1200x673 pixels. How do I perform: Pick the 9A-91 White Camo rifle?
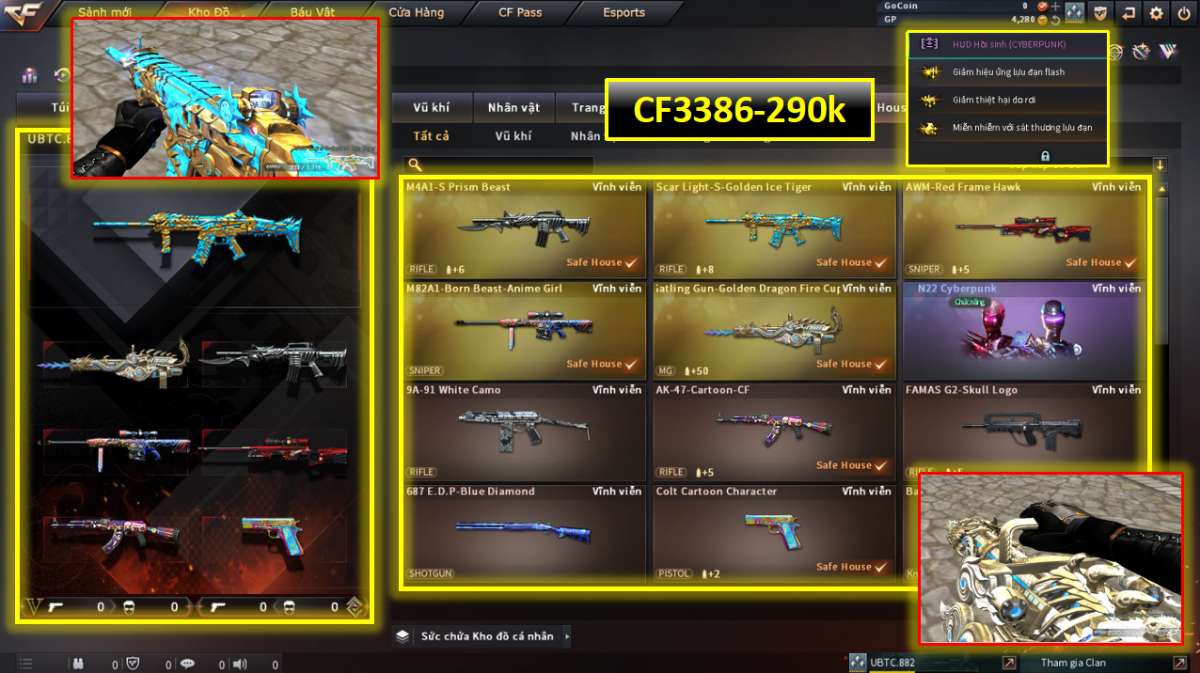[x=525, y=431]
